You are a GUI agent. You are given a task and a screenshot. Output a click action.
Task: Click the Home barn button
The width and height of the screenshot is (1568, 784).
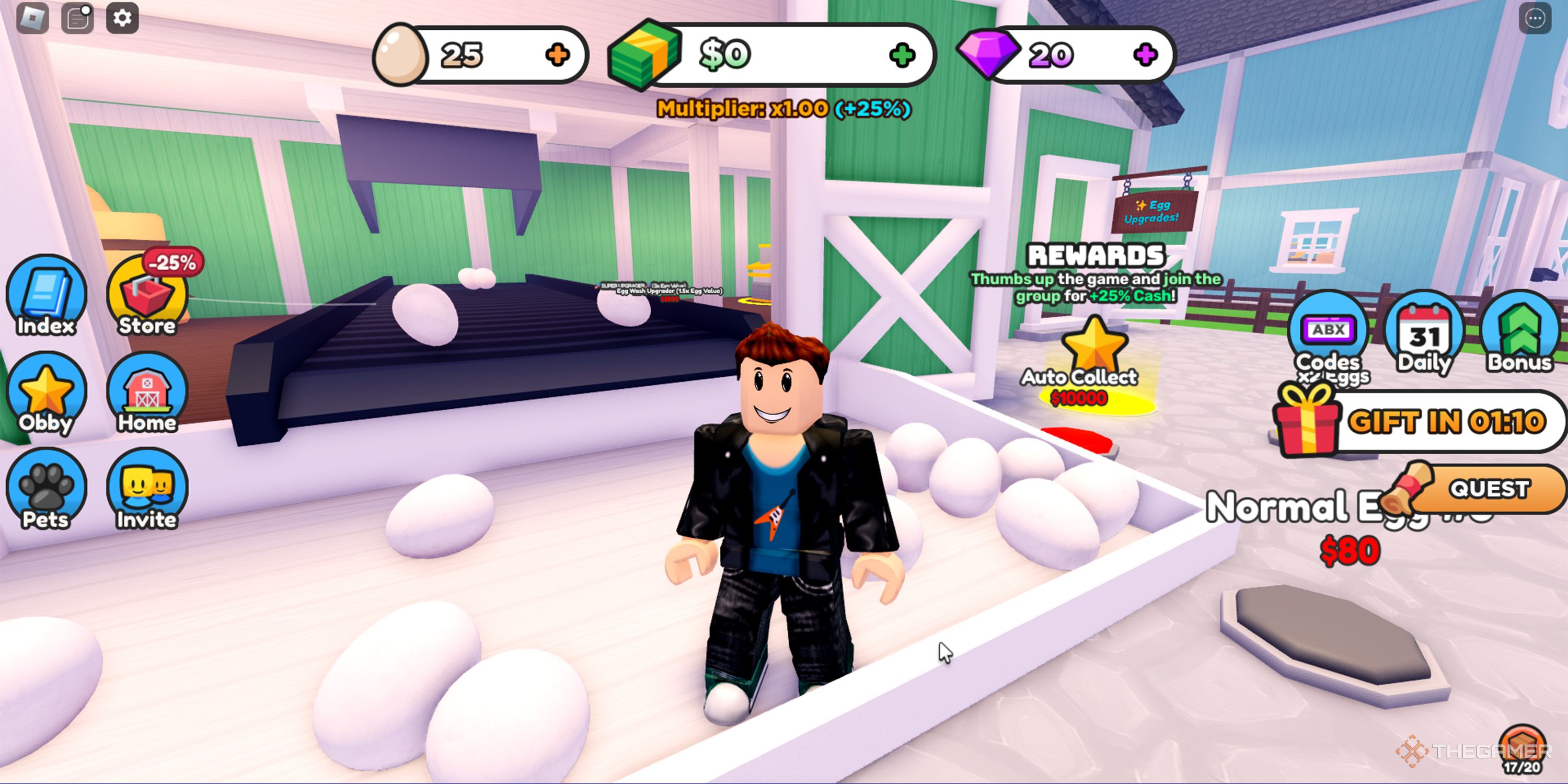click(147, 394)
